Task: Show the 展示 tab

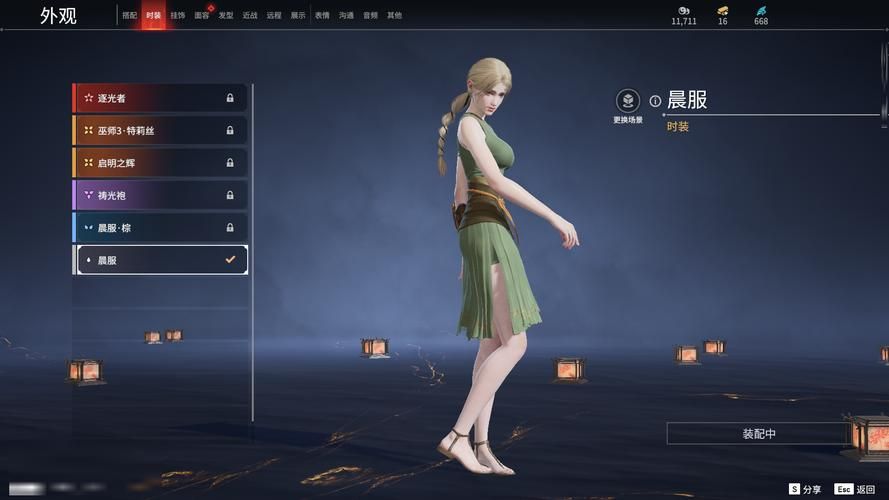Action: [x=298, y=16]
